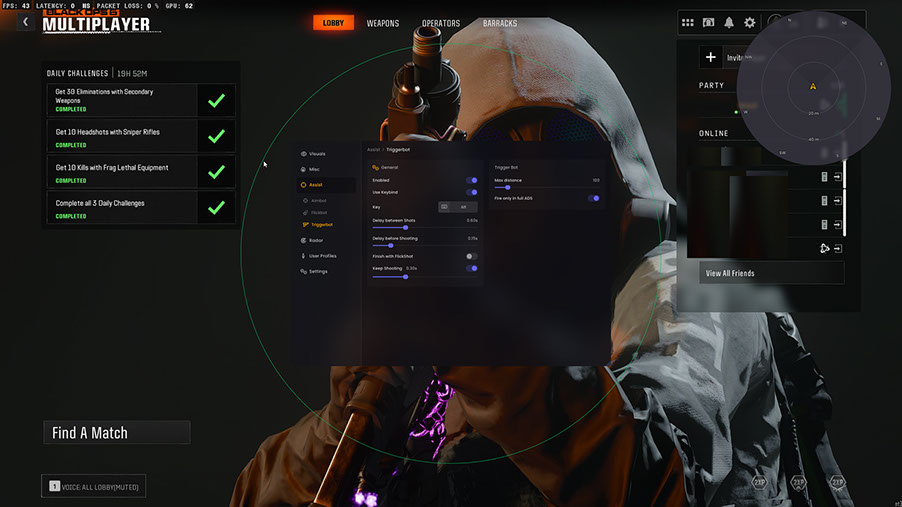
Task: Switch to the Lobby tab
Action: point(333,23)
